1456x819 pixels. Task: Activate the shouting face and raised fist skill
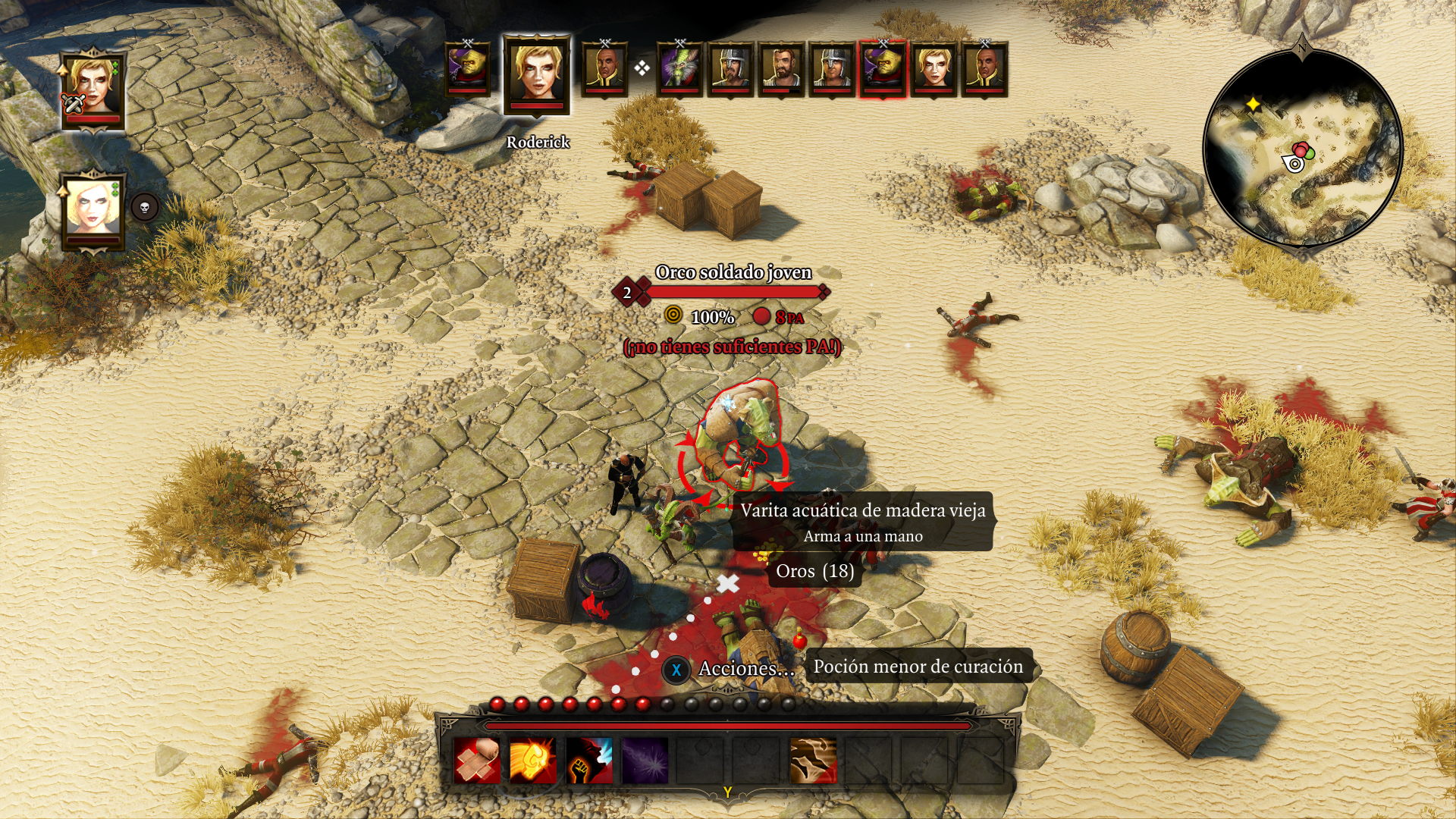pyautogui.click(x=589, y=761)
